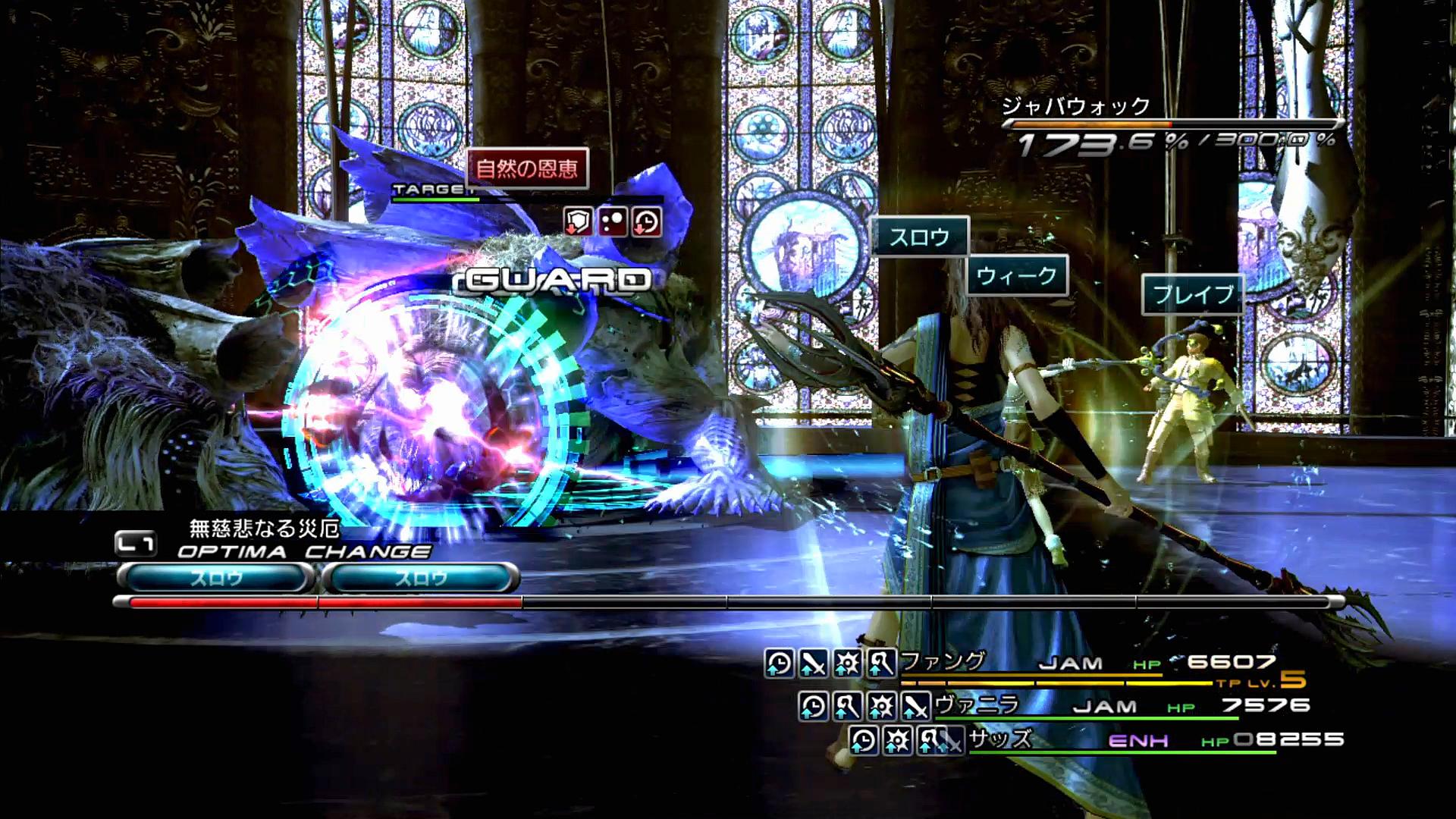Select サッズ in the party list

[1000, 739]
